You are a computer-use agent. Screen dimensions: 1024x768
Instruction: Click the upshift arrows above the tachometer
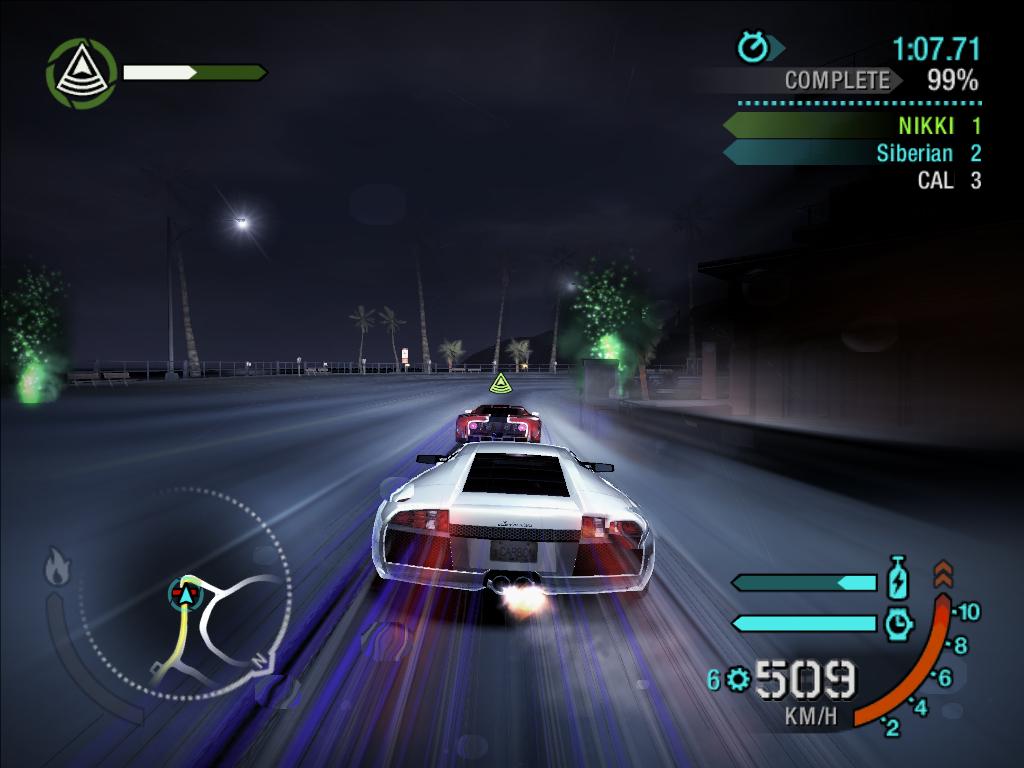click(943, 574)
